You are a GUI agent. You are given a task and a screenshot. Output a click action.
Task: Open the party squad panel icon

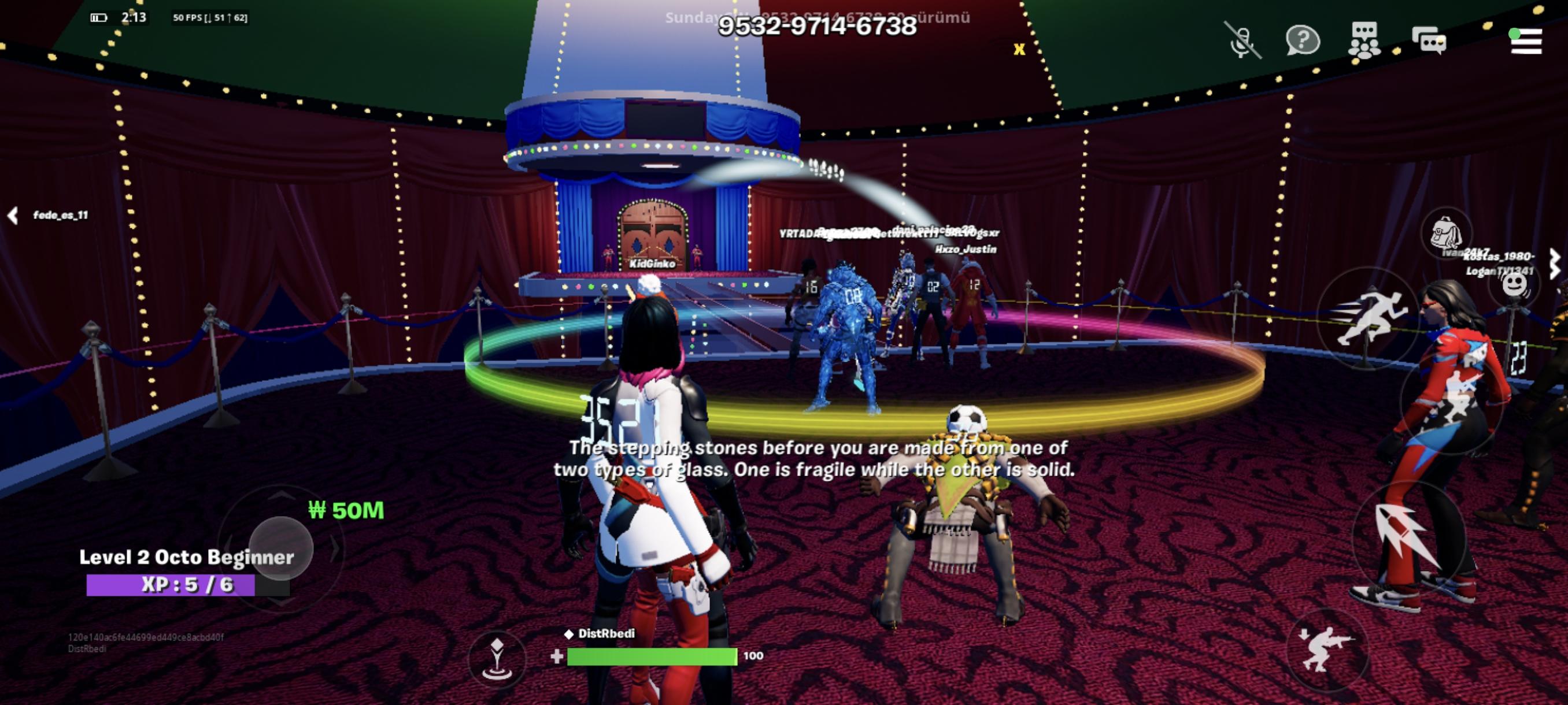(x=1365, y=40)
